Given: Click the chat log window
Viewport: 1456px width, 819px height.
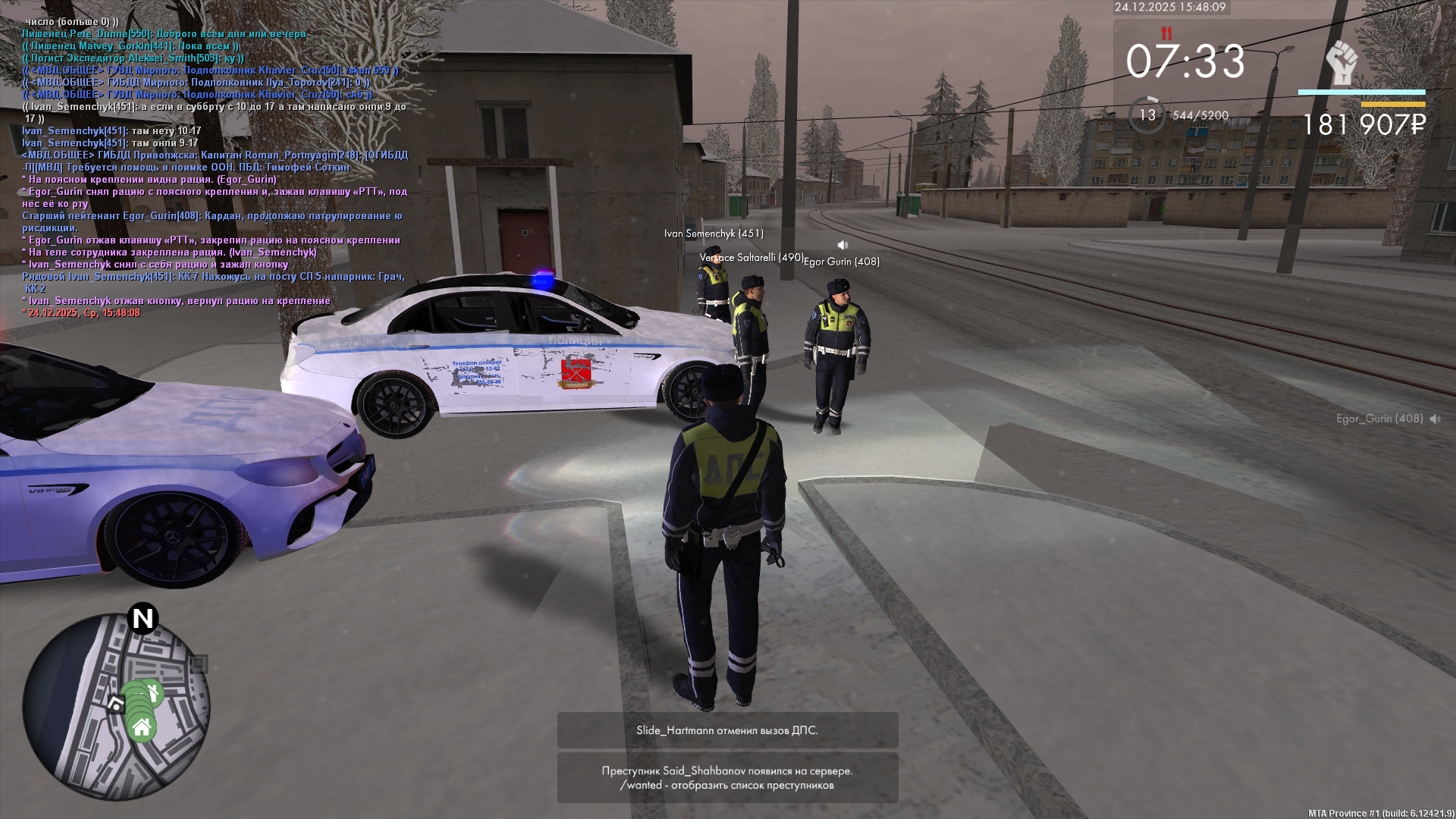Looking at the screenshot, I should pos(215,167).
